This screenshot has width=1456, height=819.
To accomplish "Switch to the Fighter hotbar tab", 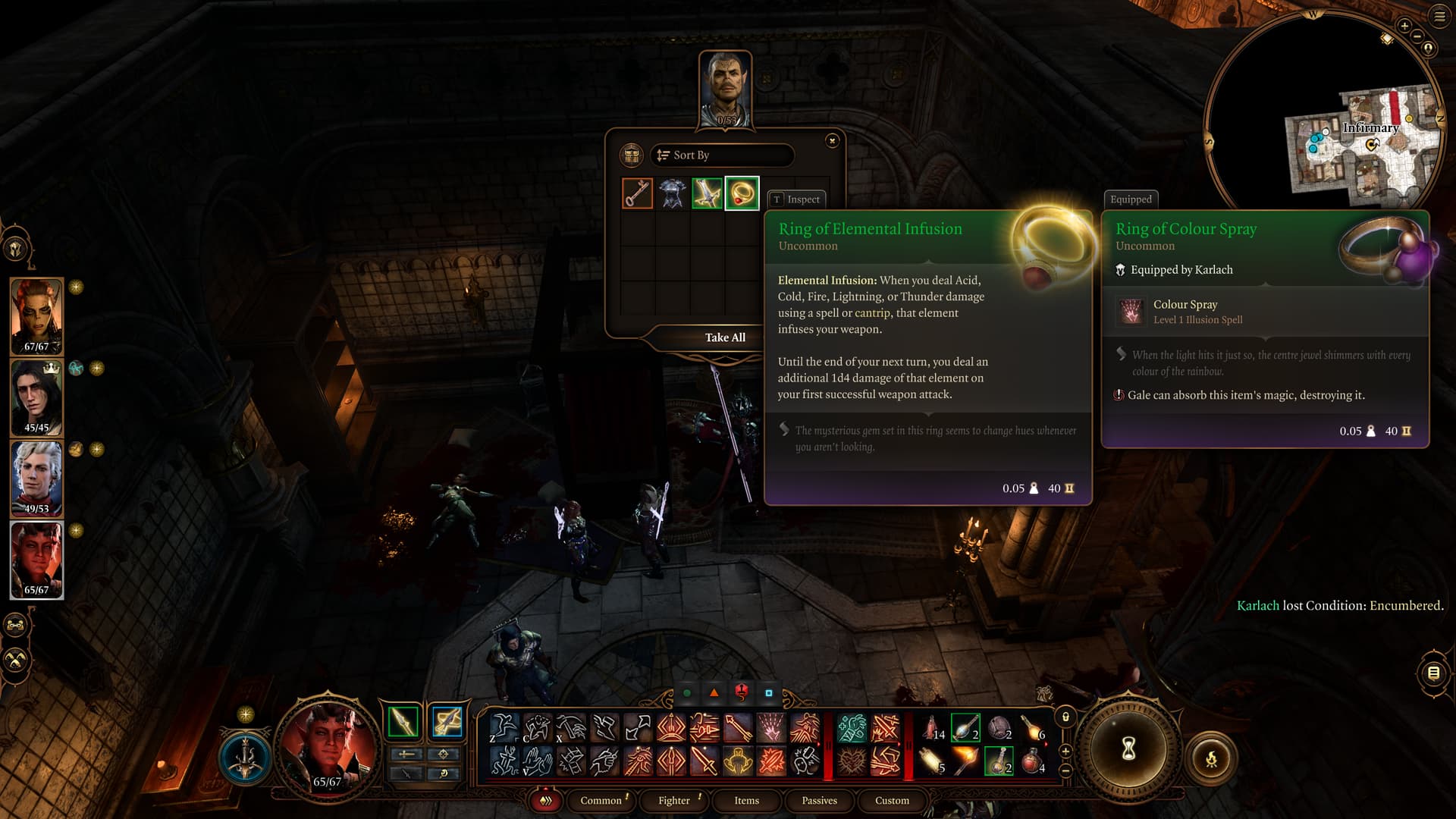I will click(673, 800).
